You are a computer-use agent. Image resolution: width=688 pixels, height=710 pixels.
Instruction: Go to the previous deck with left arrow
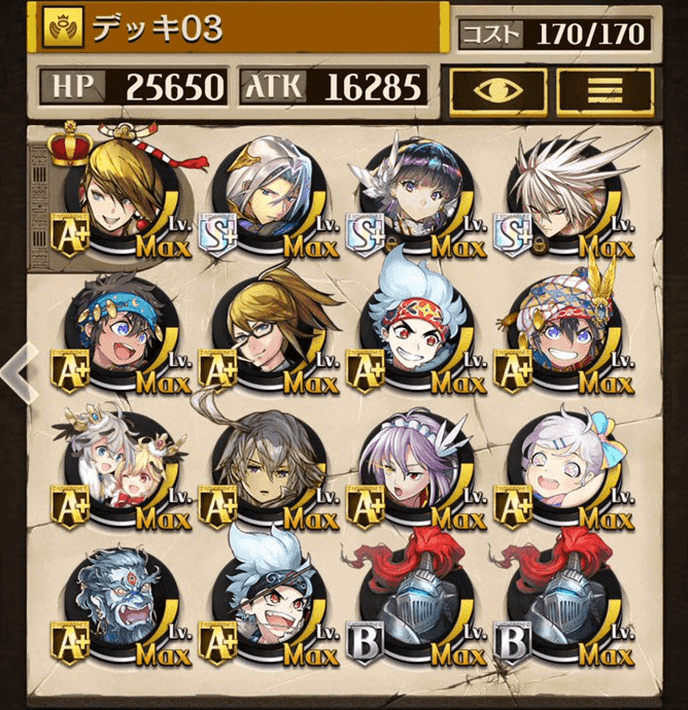[14, 370]
